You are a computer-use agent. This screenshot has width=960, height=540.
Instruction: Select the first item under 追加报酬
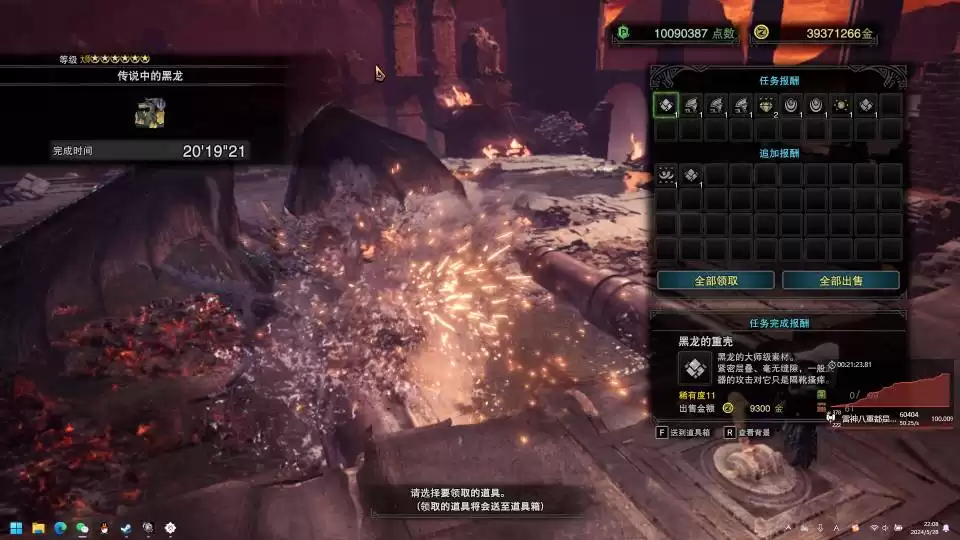pyautogui.click(x=666, y=175)
